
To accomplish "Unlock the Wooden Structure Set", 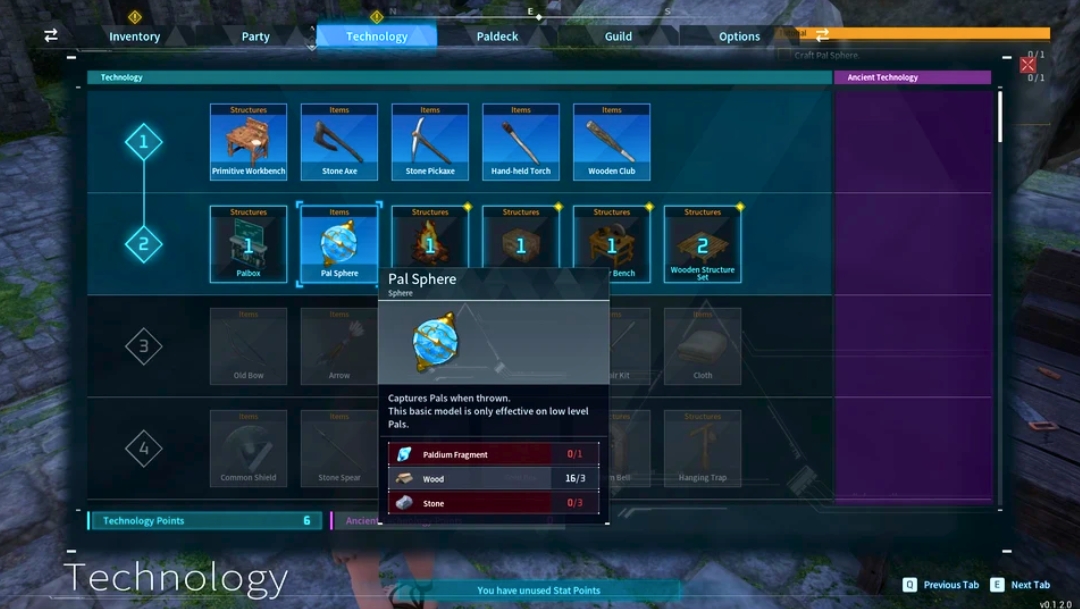I will [x=703, y=244].
